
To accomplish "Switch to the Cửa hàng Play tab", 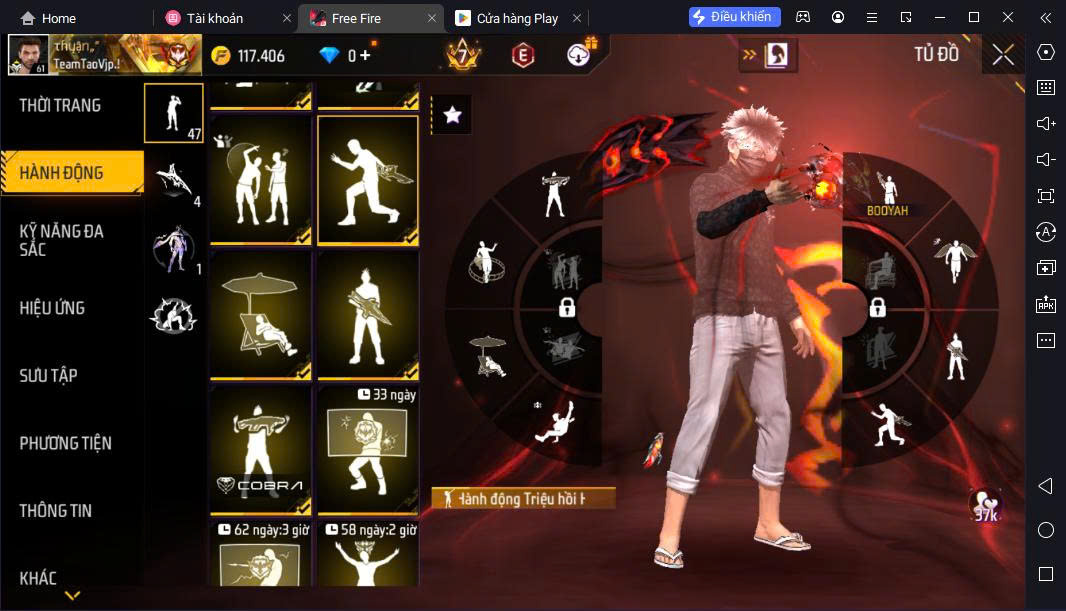I will (x=517, y=18).
